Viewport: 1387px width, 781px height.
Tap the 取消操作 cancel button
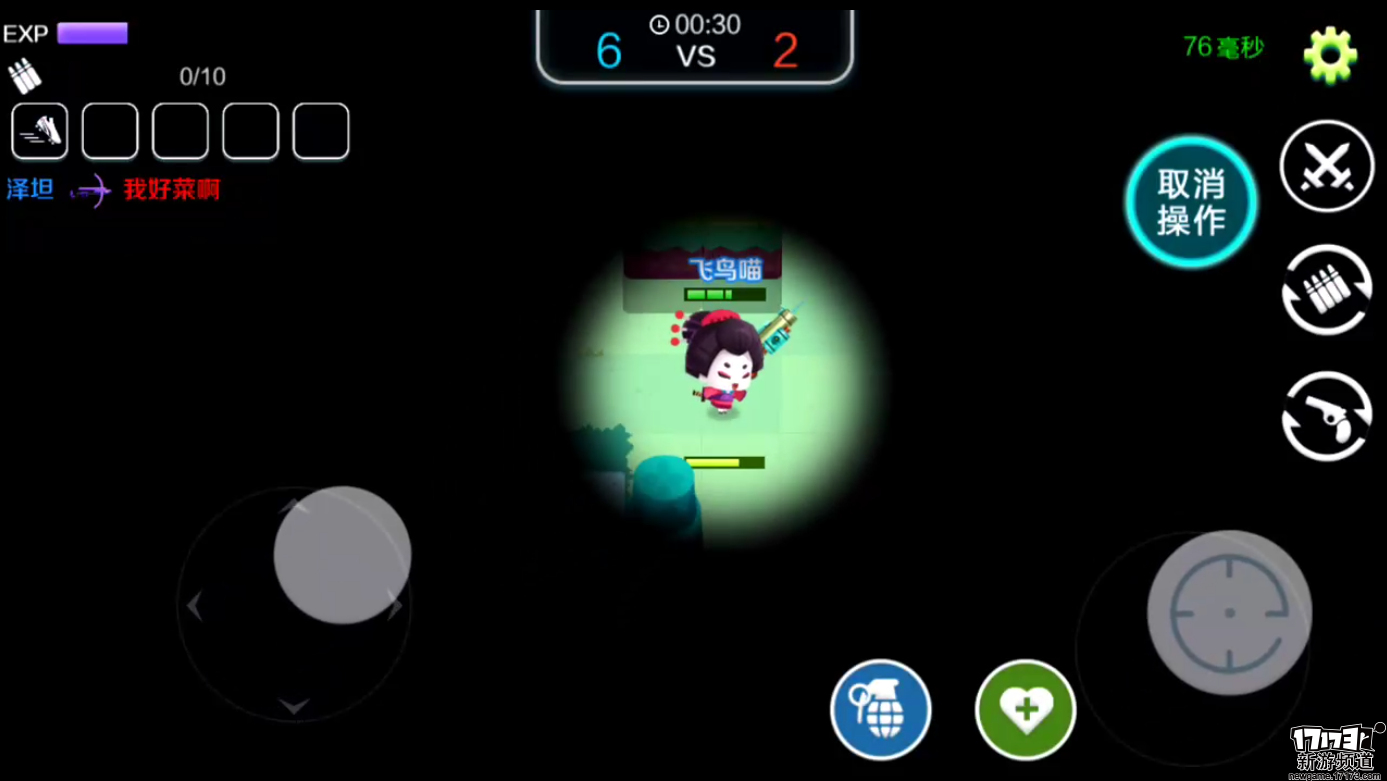click(x=1191, y=202)
